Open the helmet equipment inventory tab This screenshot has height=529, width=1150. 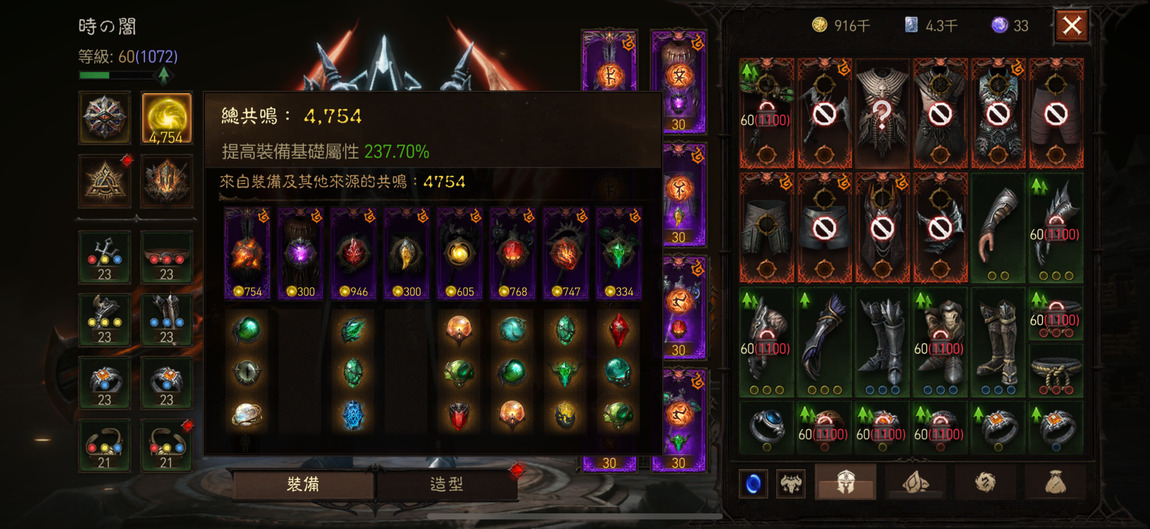pos(845,482)
